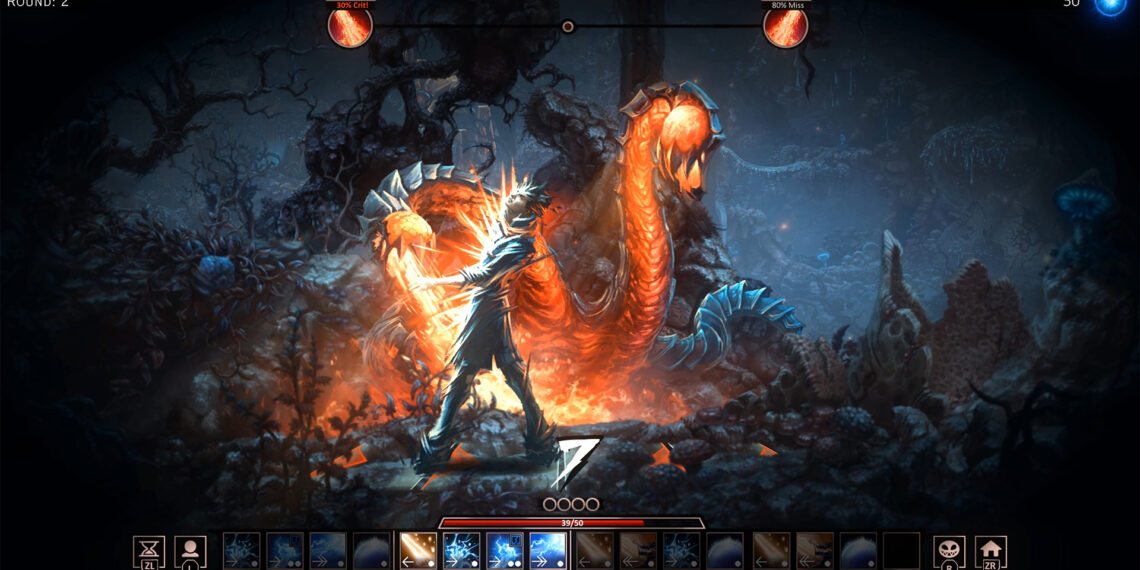Click the glowing blue orb icon
Image resolution: width=1140 pixels, height=570 pixels.
1110,5
